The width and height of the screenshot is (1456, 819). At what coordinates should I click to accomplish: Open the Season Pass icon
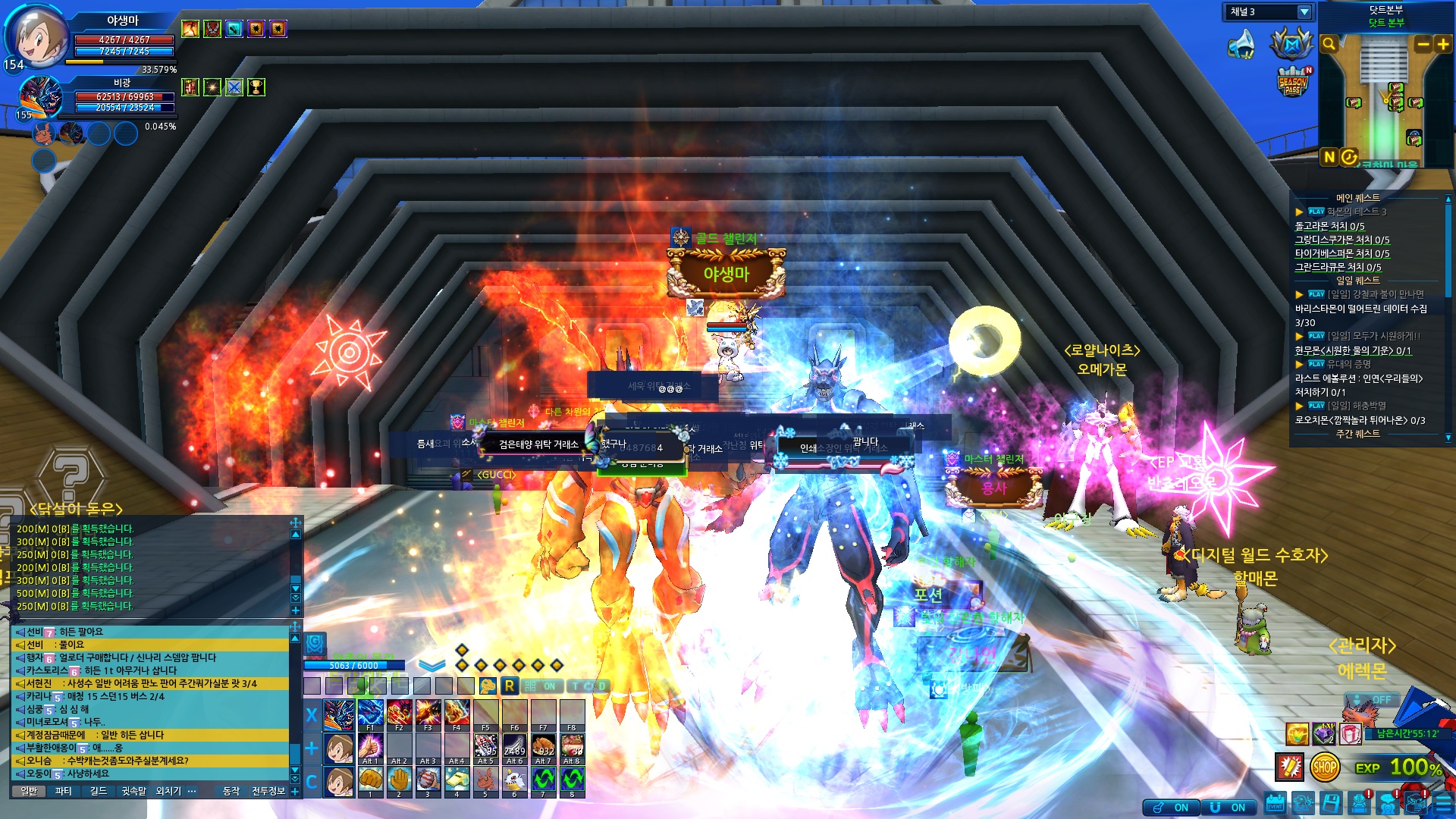tap(1293, 82)
